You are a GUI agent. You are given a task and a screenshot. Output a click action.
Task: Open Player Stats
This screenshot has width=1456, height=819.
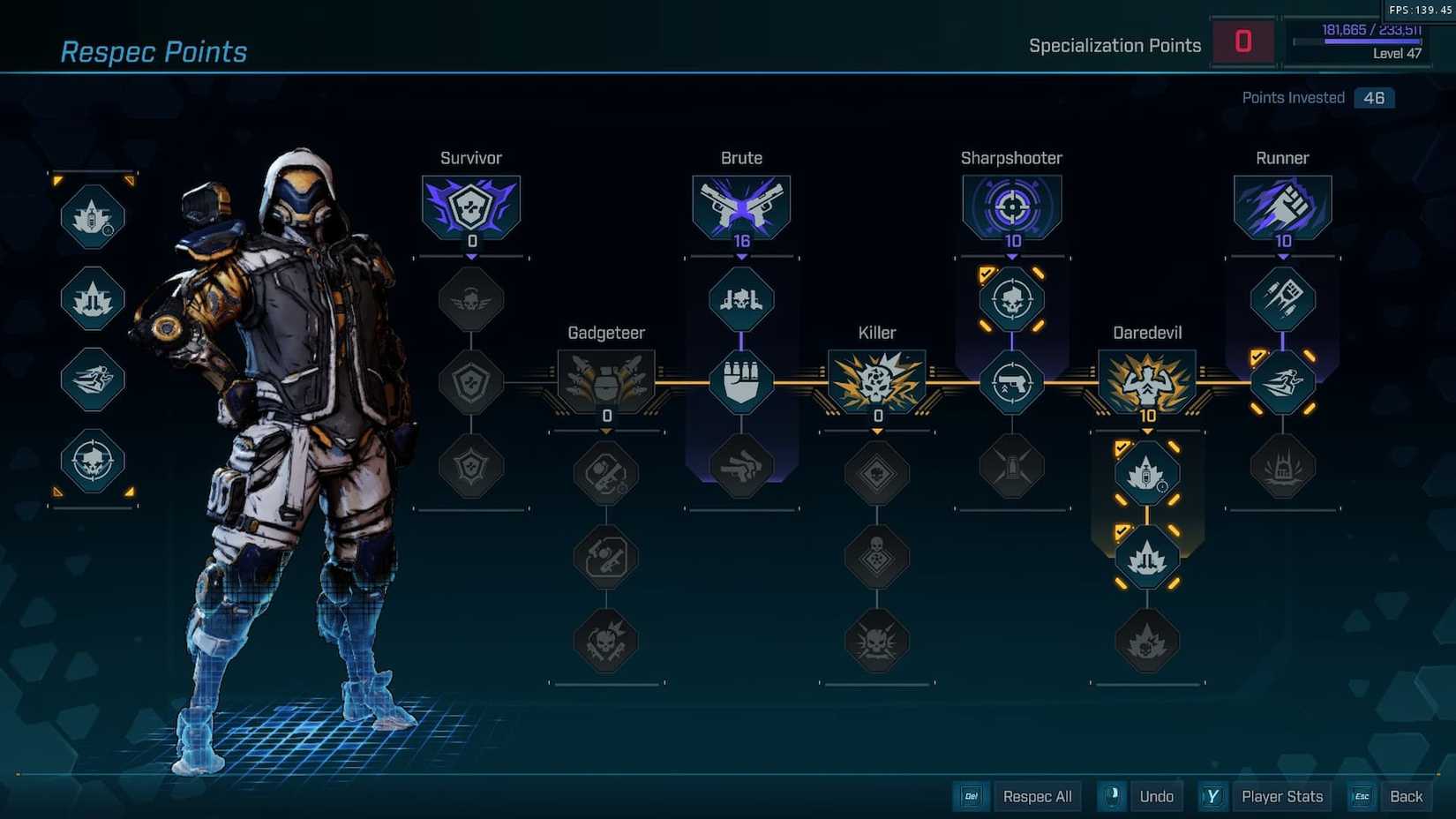[x=1282, y=796]
